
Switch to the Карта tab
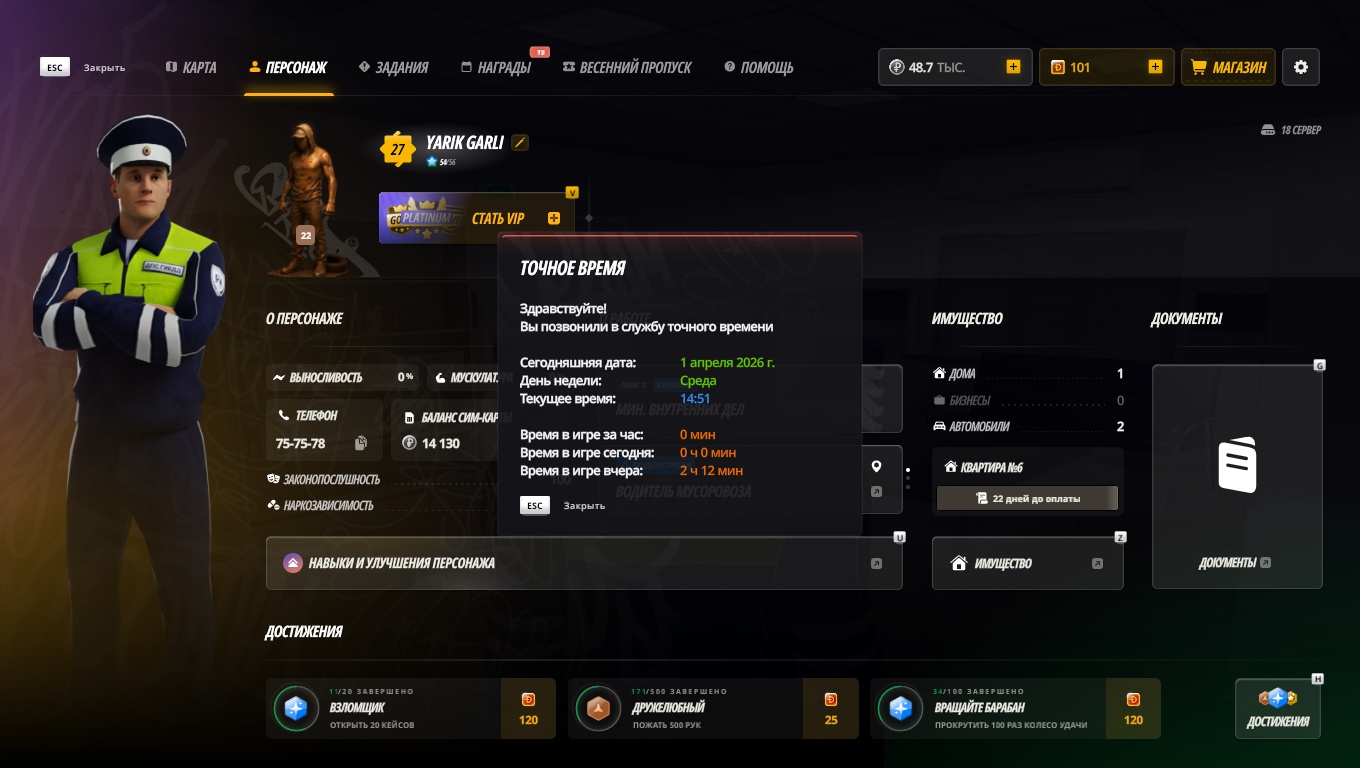click(x=191, y=67)
